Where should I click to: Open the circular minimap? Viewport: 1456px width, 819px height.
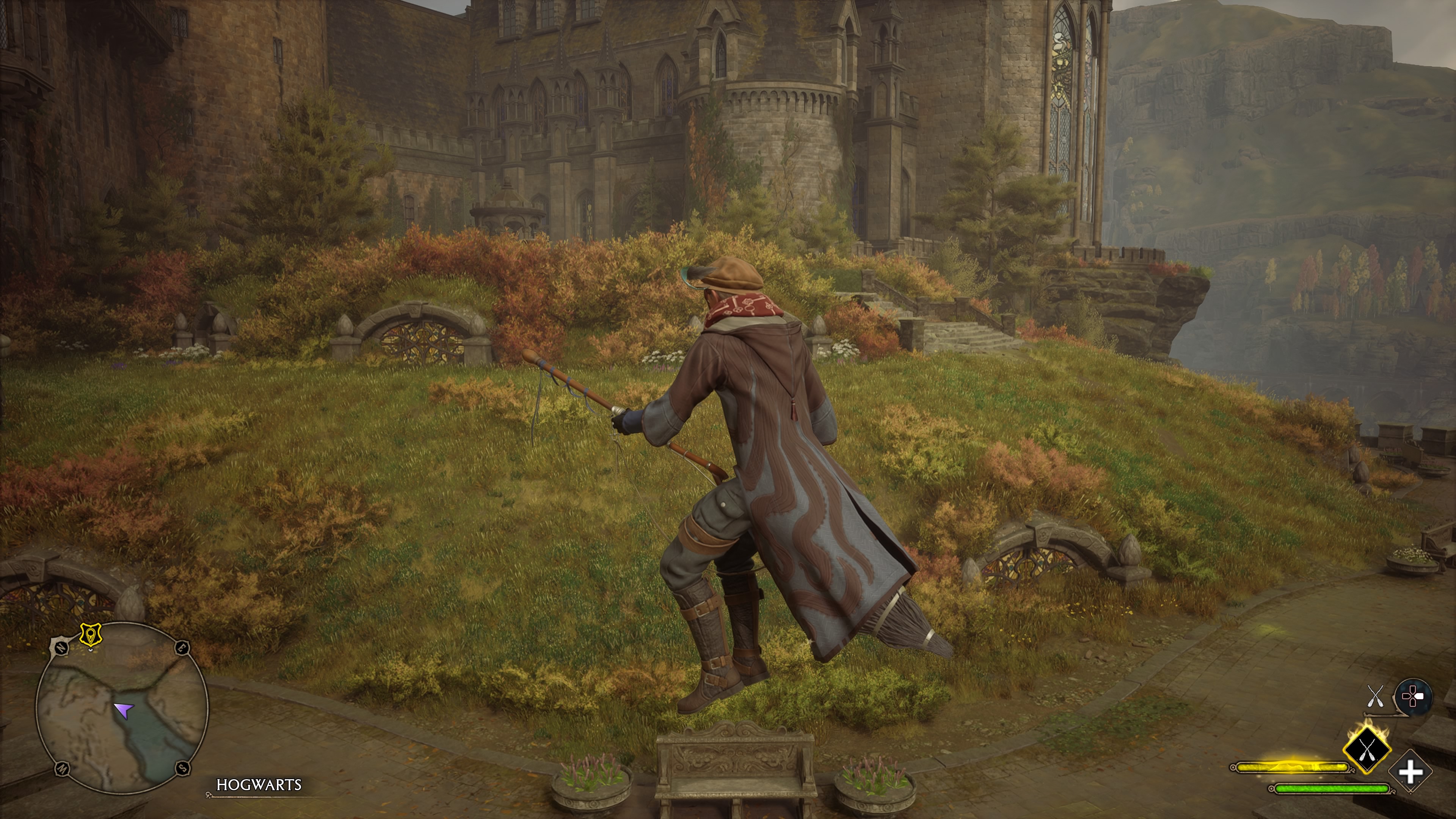[x=121, y=708]
